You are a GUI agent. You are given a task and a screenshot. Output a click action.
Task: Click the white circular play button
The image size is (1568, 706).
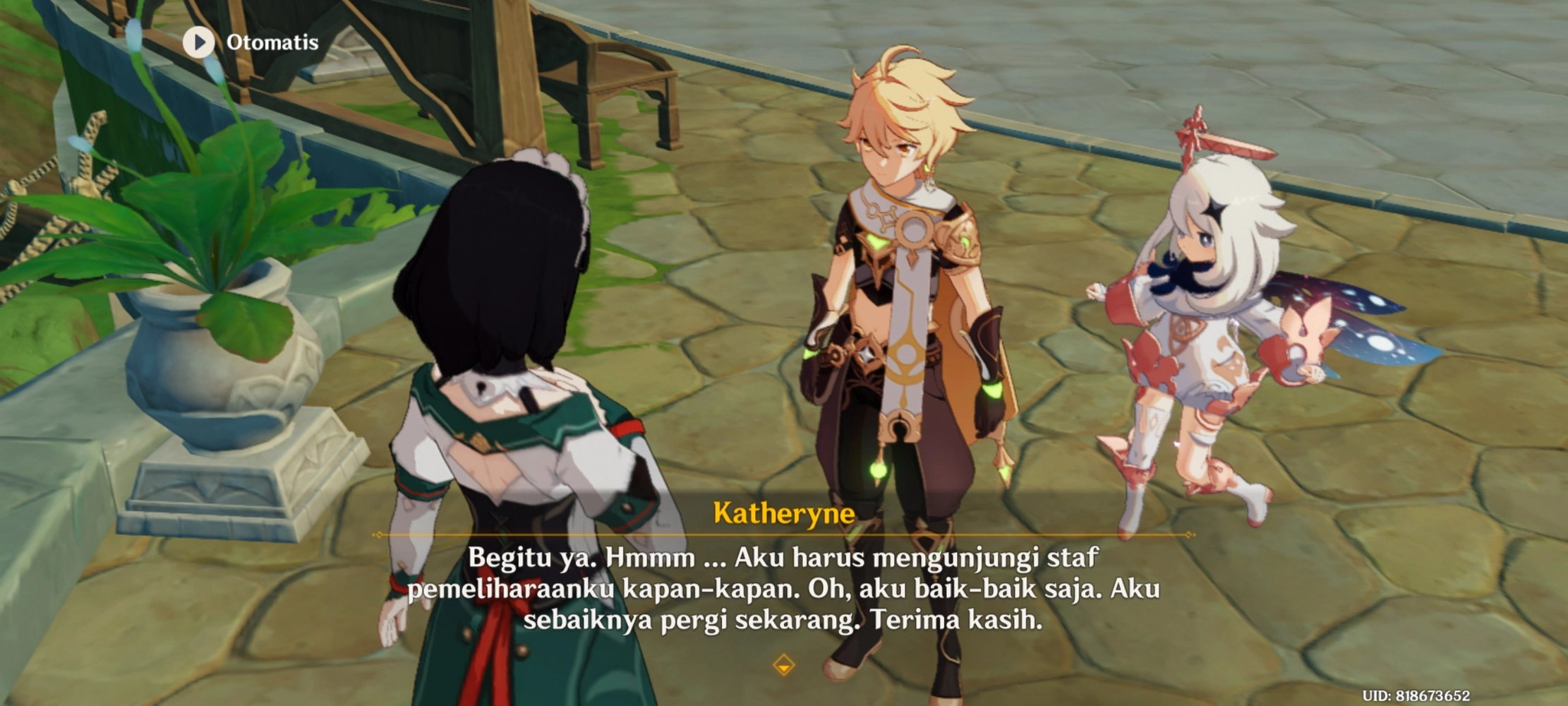(200, 42)
